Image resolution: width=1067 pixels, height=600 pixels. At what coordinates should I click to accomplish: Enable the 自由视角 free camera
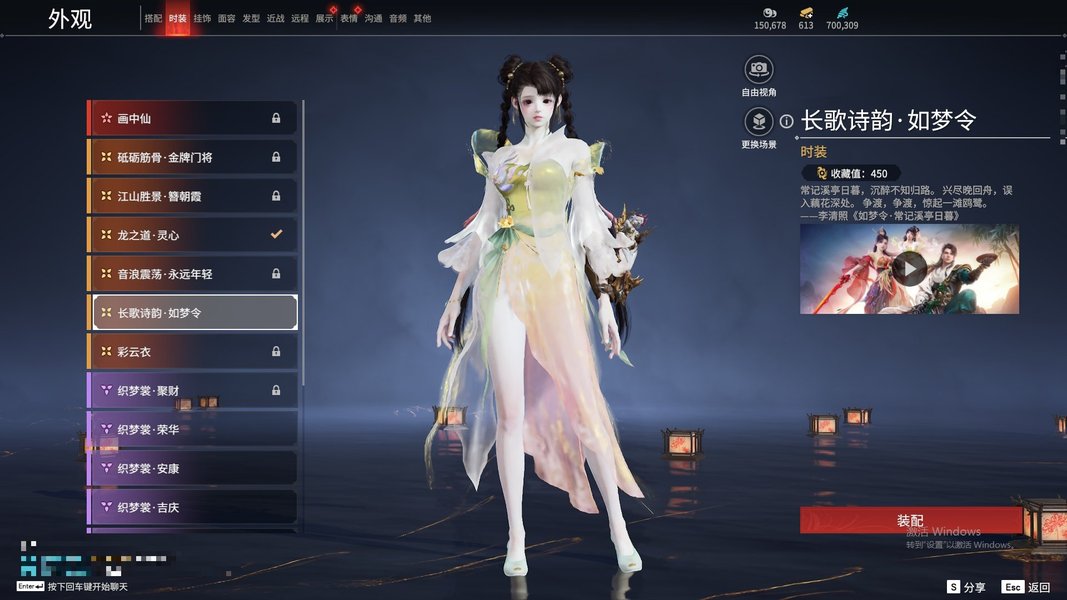[759, 70]
